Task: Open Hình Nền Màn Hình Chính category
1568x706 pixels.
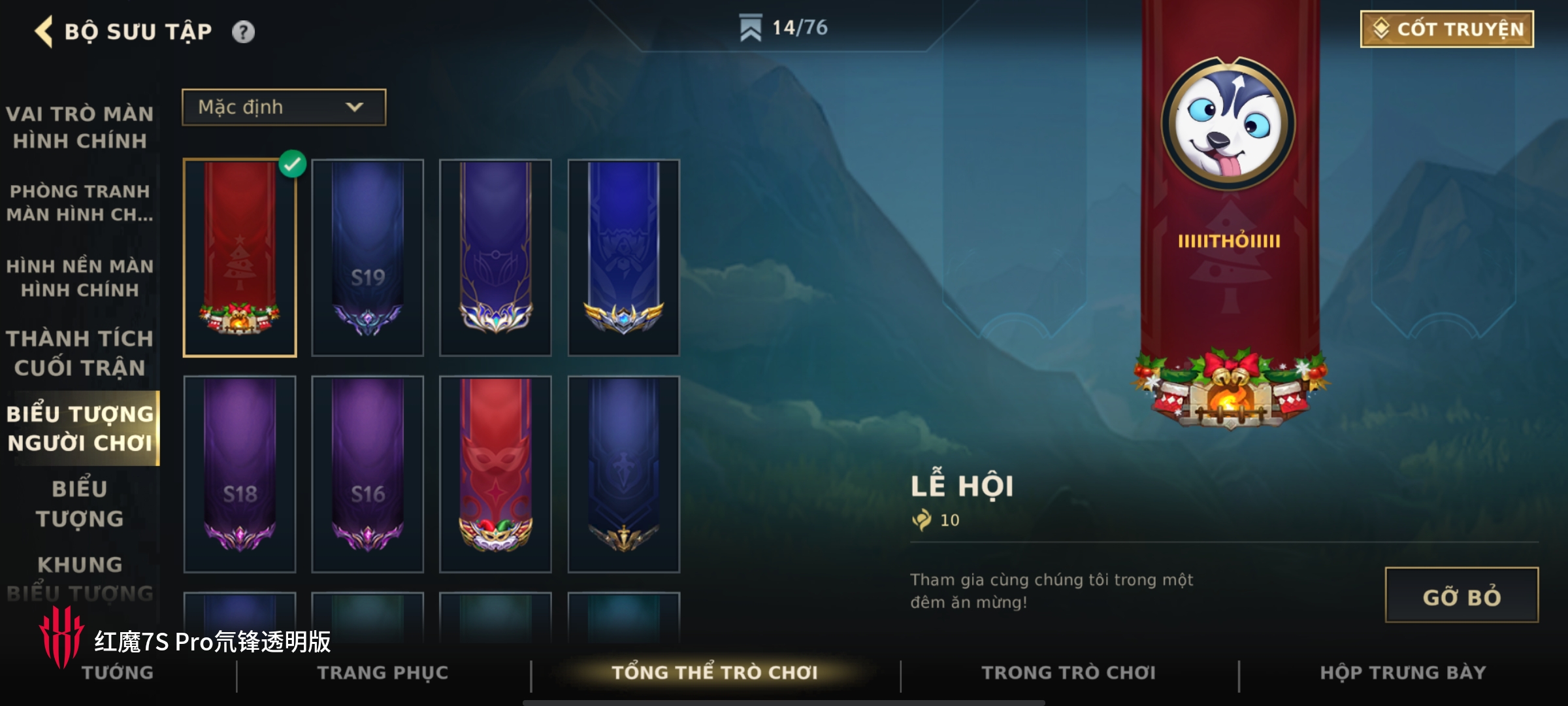Action: coord(80,278)
